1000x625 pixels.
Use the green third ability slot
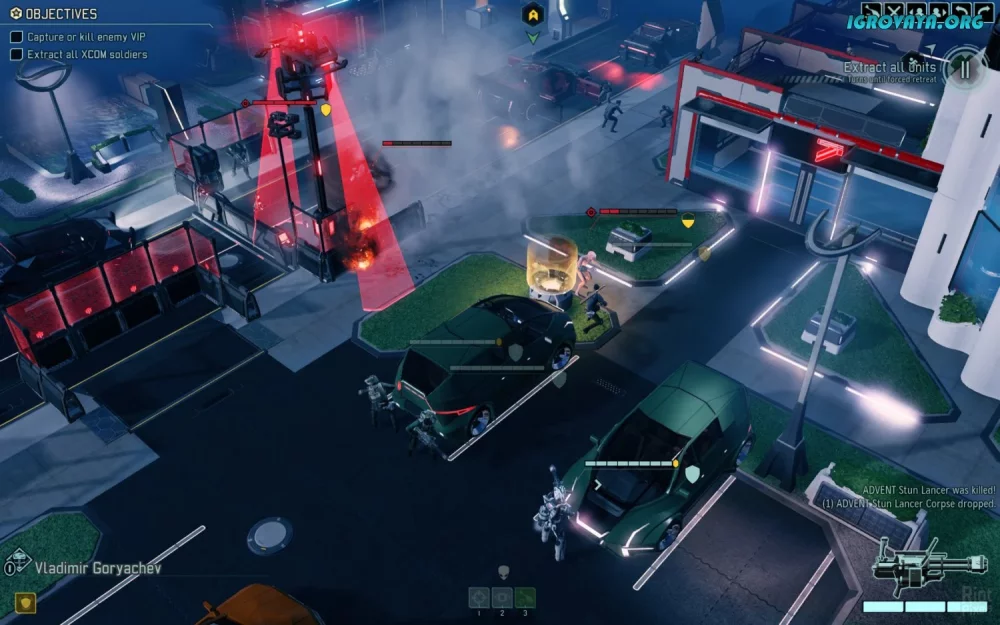tap(525, 597)
